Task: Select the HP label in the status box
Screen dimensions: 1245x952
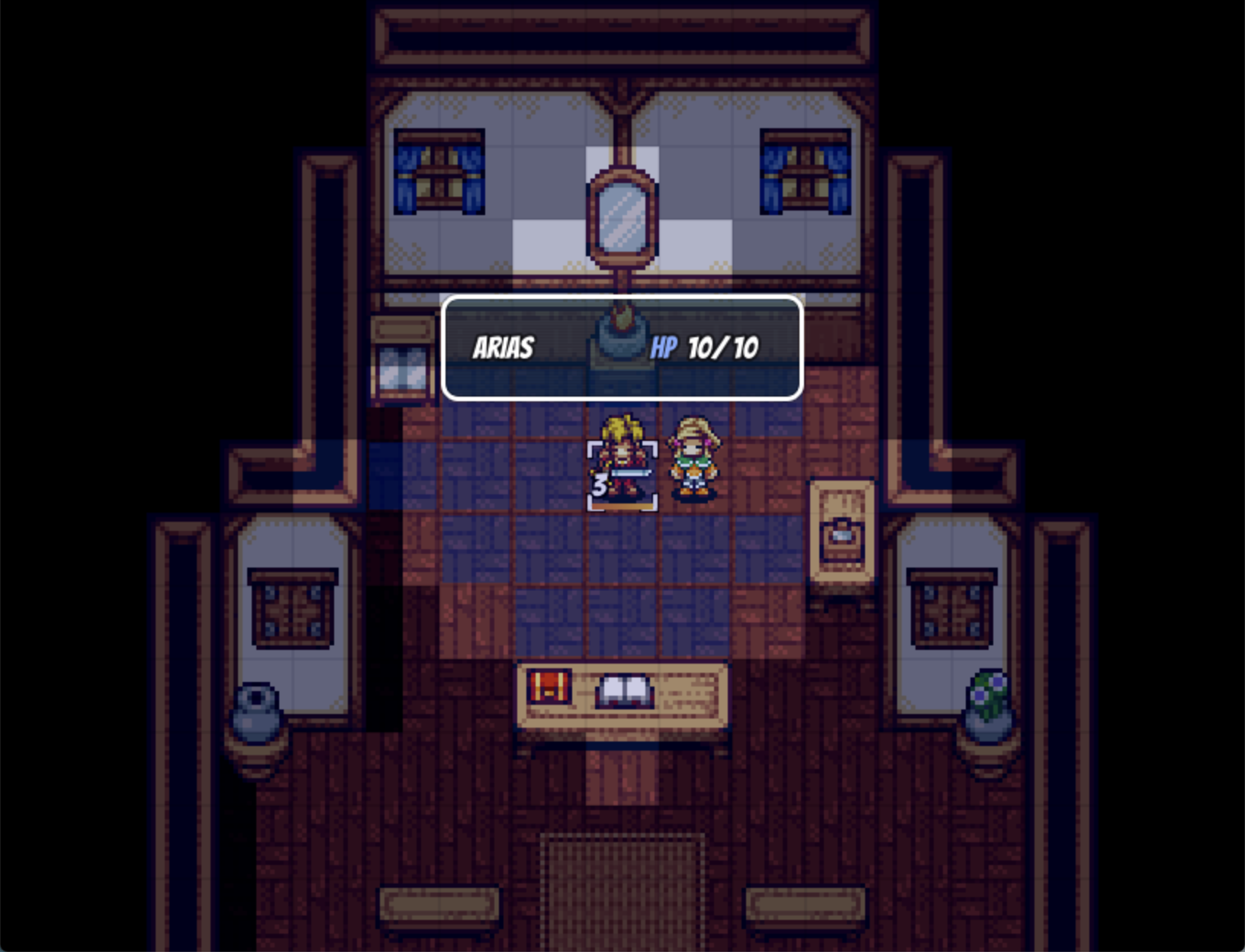Action: [666, 346]
